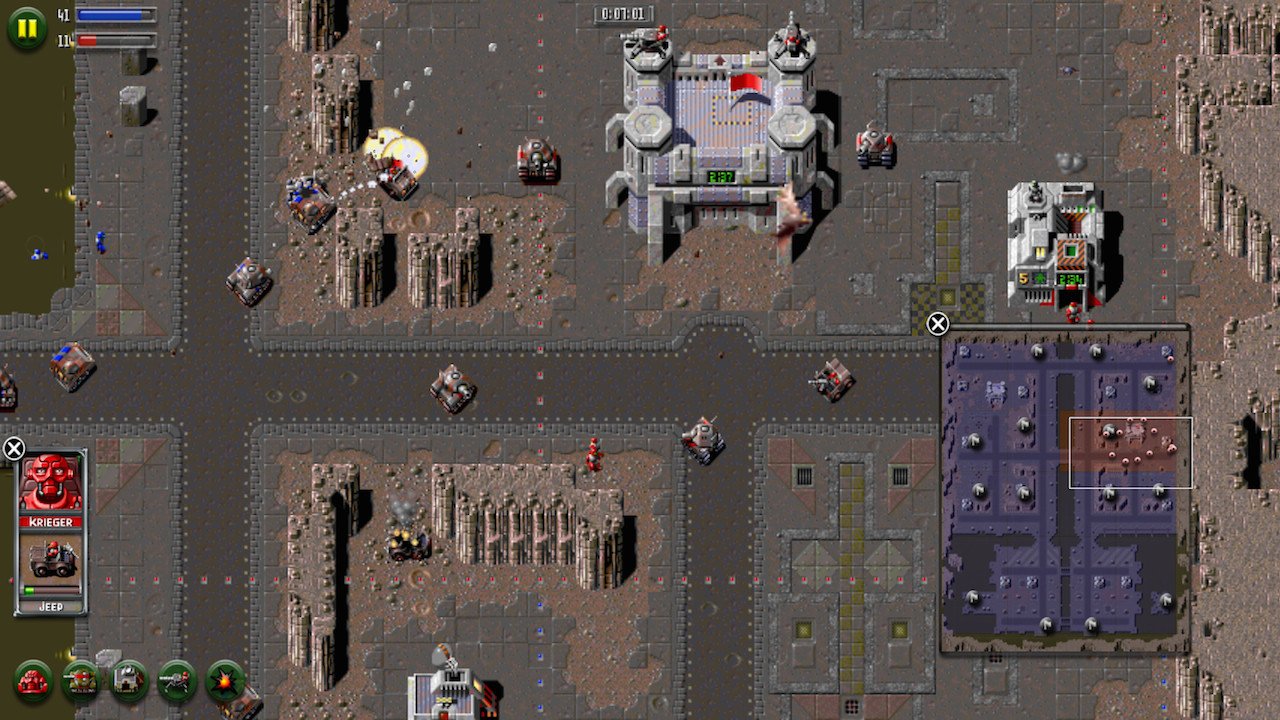
Task: Click the tank unit command icon
Action: click(x=81, y=682)
